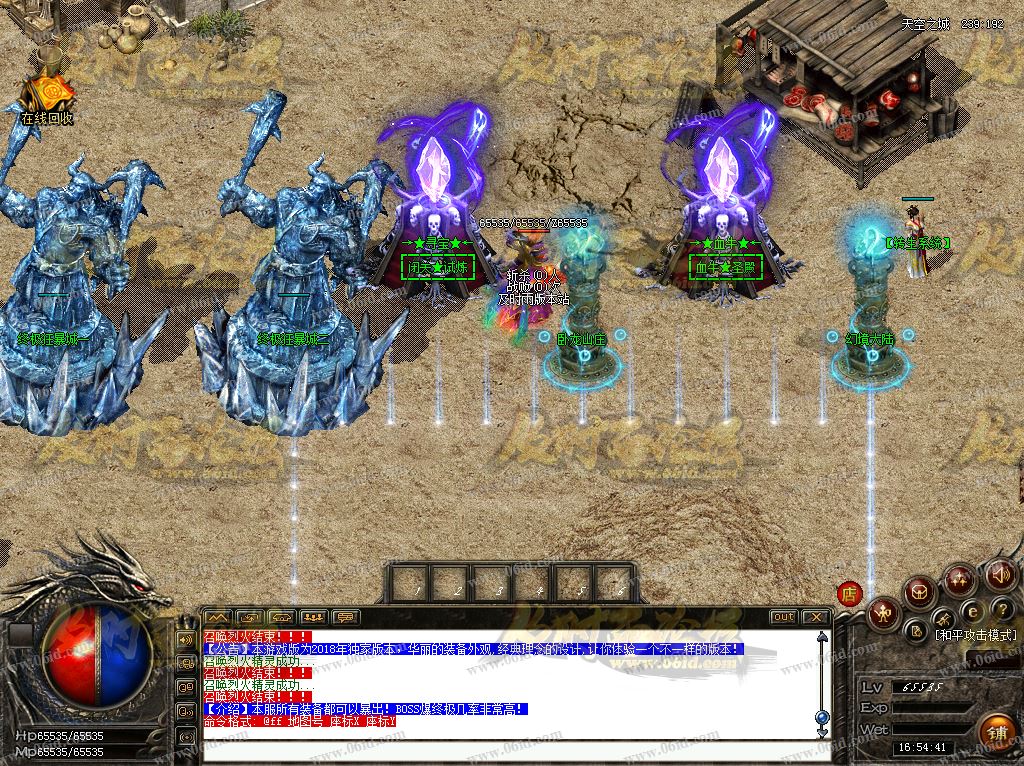This screenshot has height=766, width=1024.
Task: Open the bag inventory icon
Action: (x=918, y=592)
